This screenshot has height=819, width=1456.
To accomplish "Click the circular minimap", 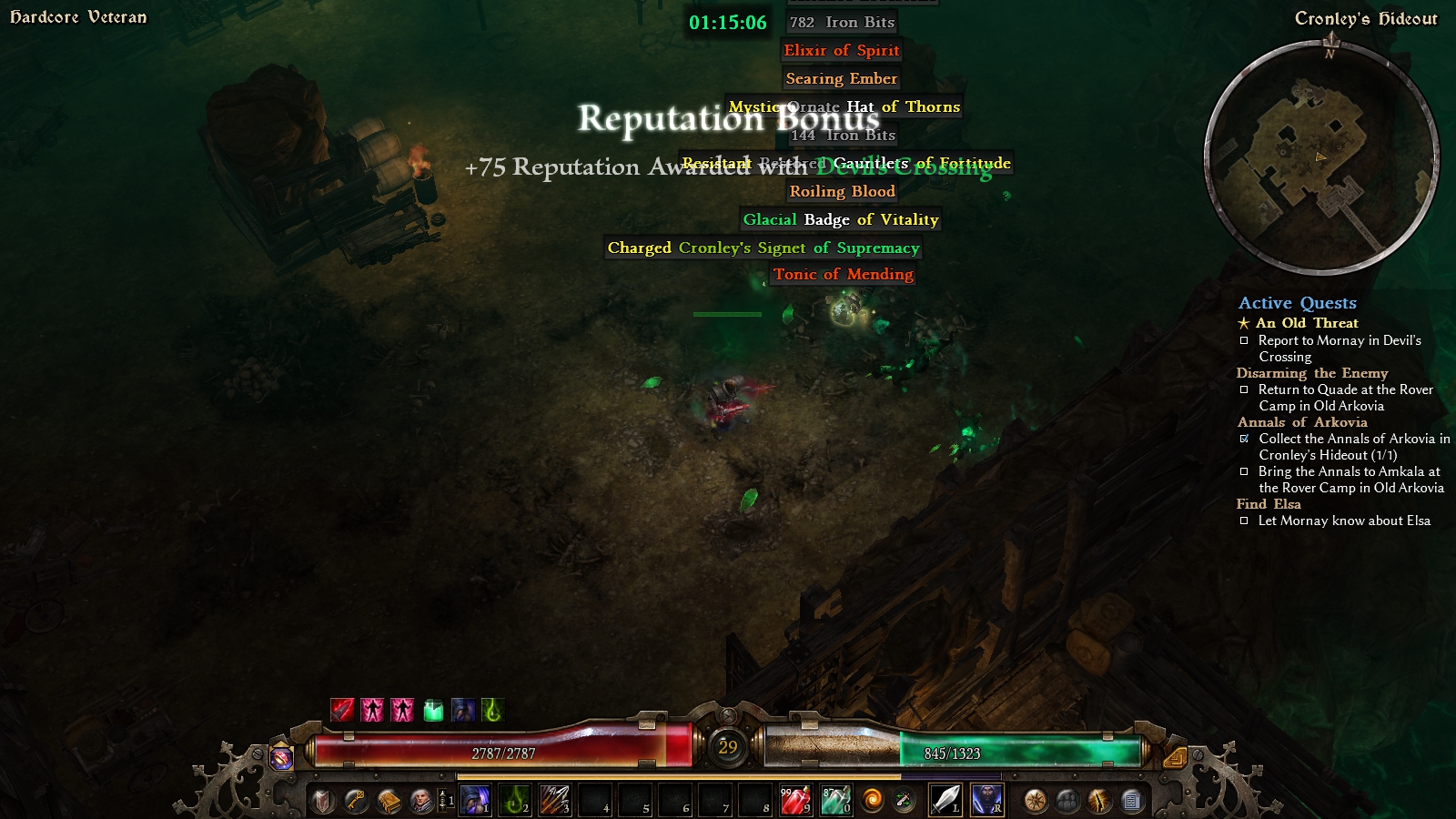I will (x=1321, y=157).
